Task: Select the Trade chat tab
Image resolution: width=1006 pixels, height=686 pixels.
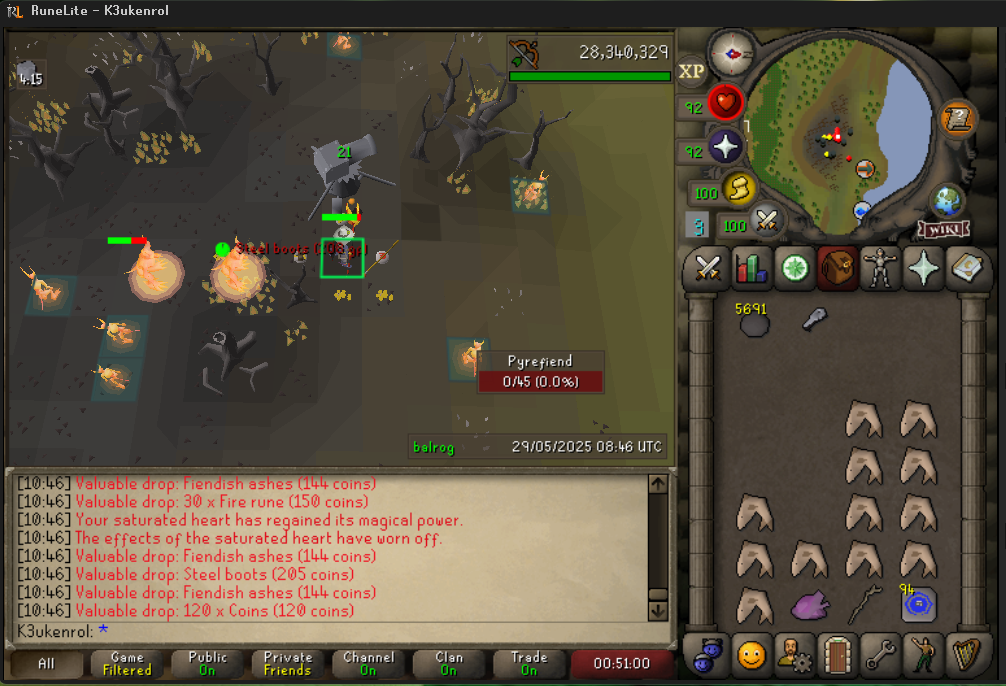Action: coord(529,663)
